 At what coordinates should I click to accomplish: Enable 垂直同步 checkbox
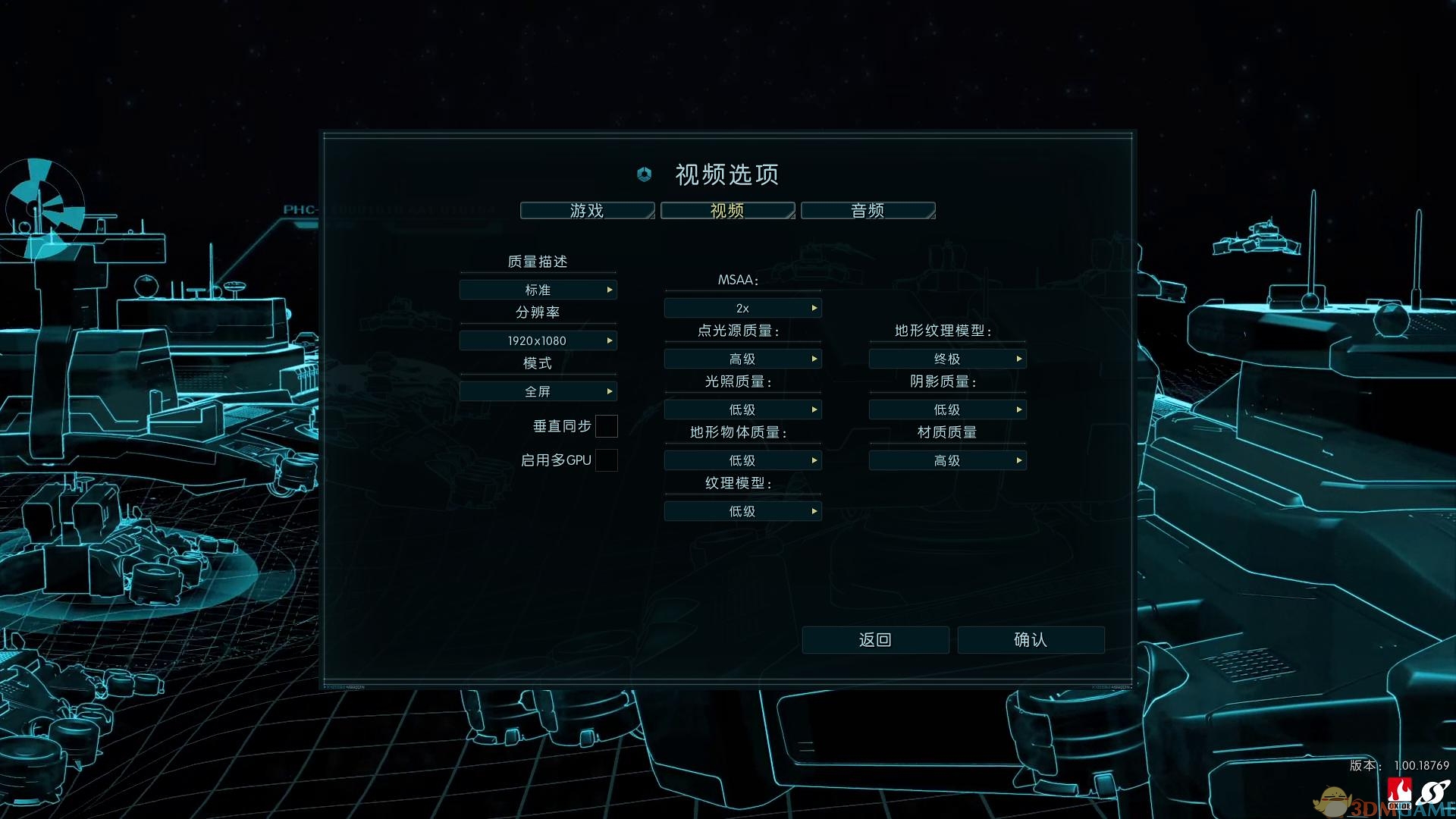[607, 426]
